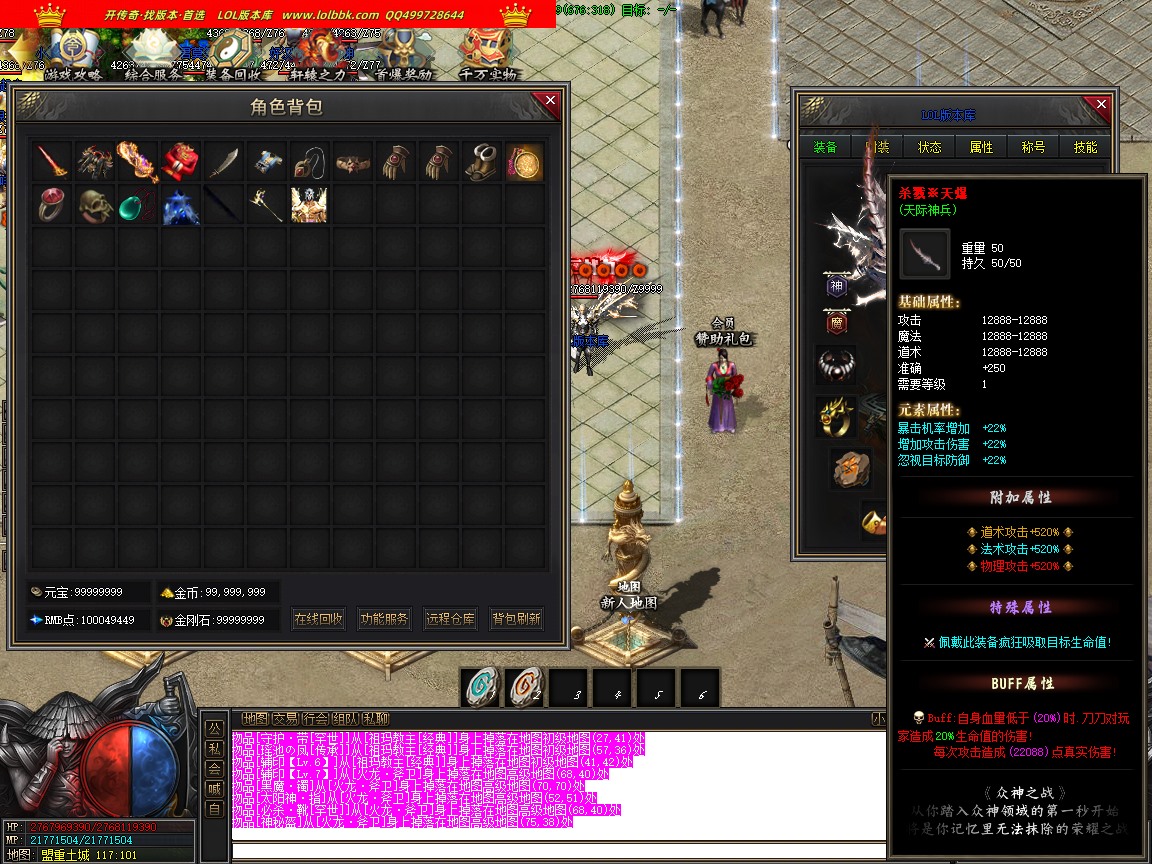Open the 状态 tab
The image size is (1152, 864).
pyautogui.click(x=929, y=147)
